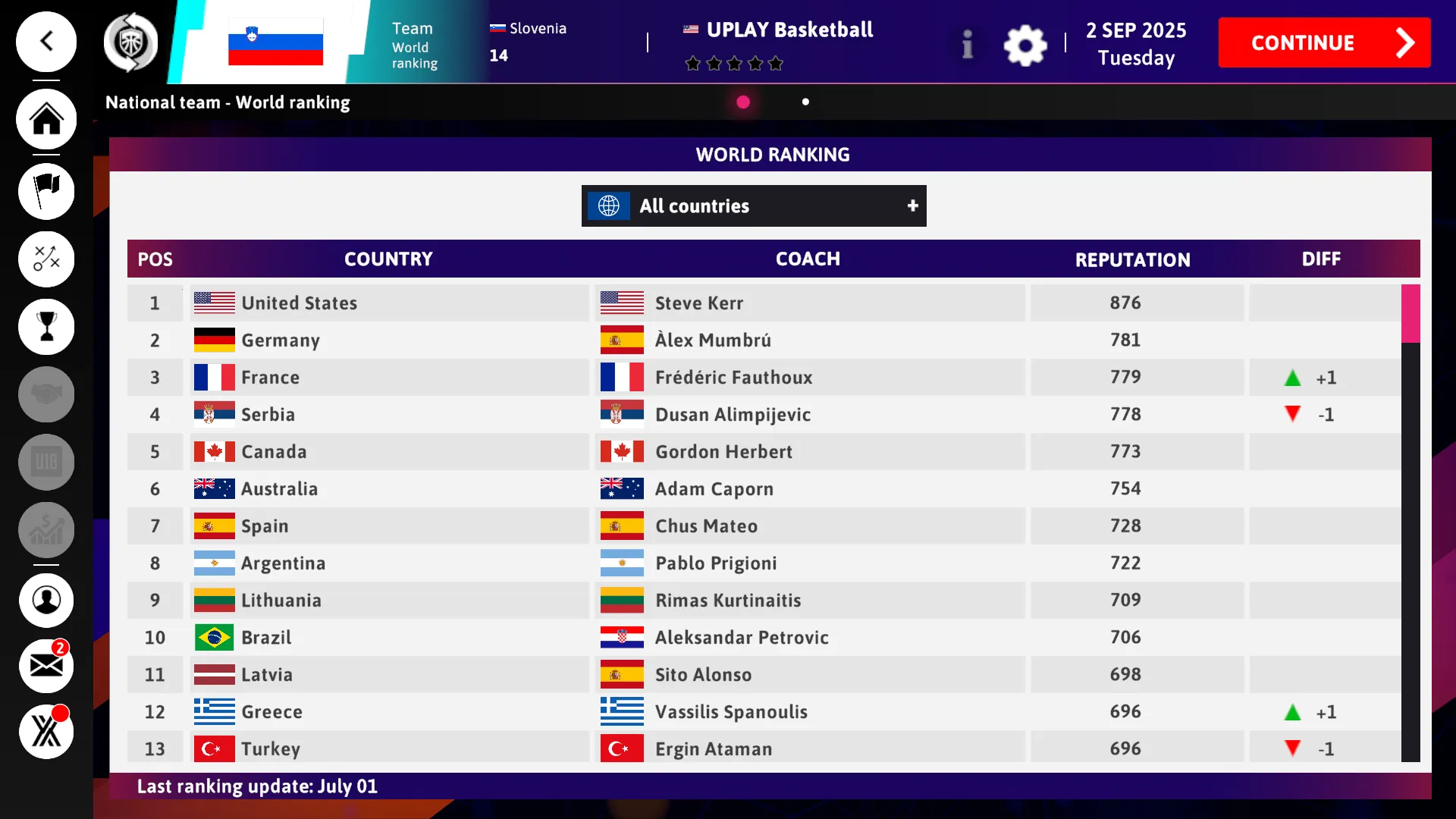Click UPLAY Basketball team name

pyautogui.click(x=789, y=30)
